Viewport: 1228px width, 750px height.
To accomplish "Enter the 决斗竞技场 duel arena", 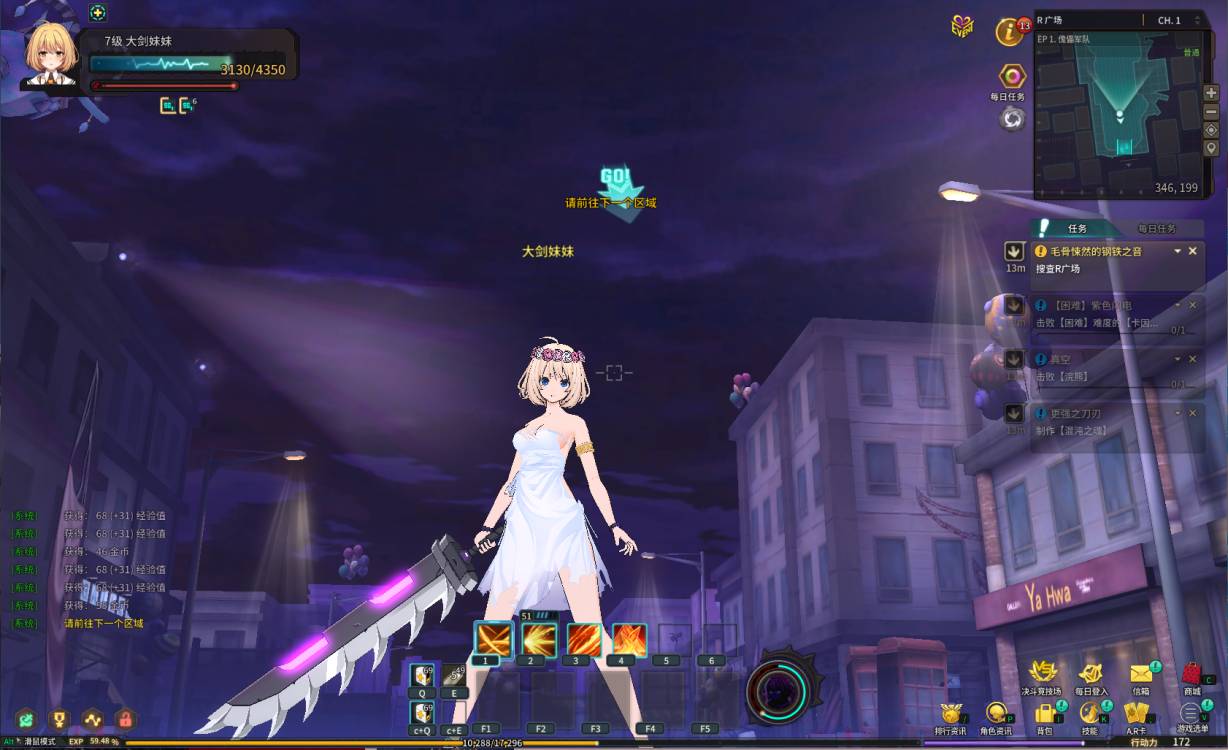I will pyautogui.click(x=1043, y=673).
